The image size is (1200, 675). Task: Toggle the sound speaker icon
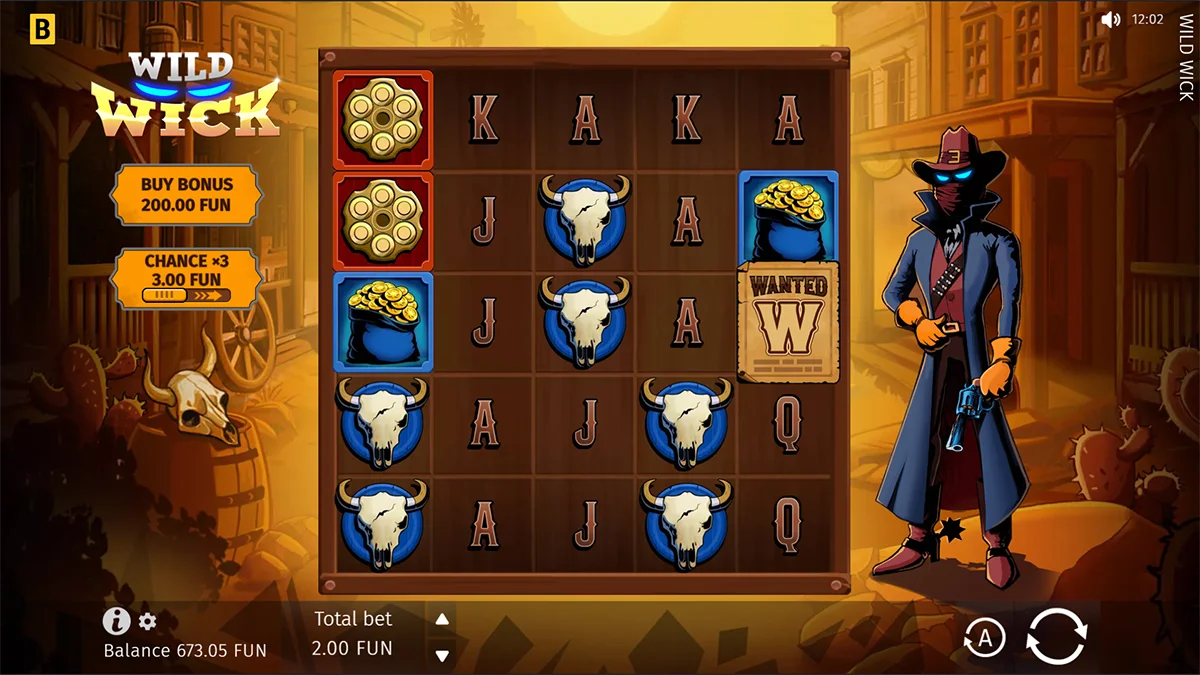(1110, 19)
